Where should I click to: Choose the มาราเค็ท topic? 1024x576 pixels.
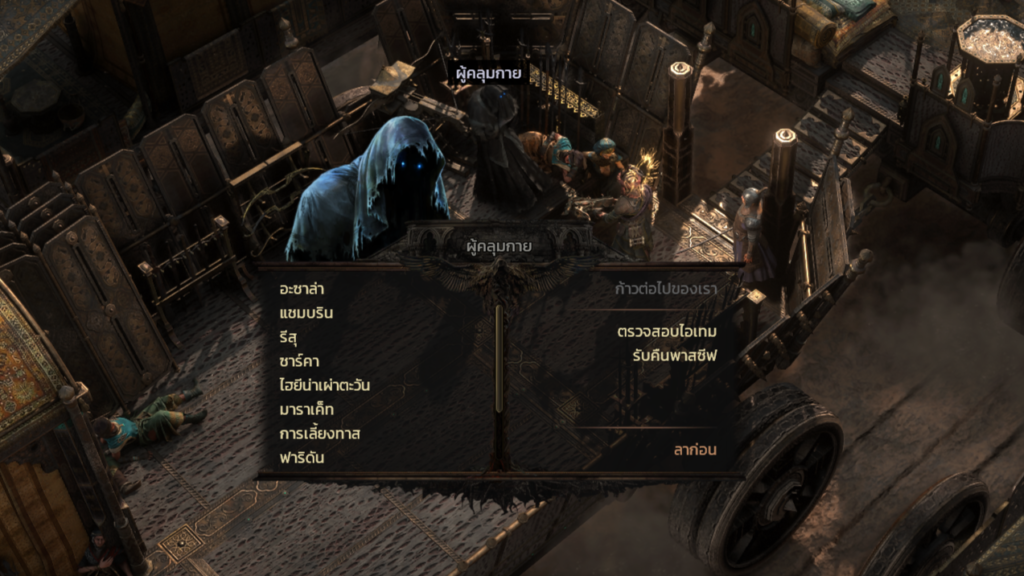(307, 409)
